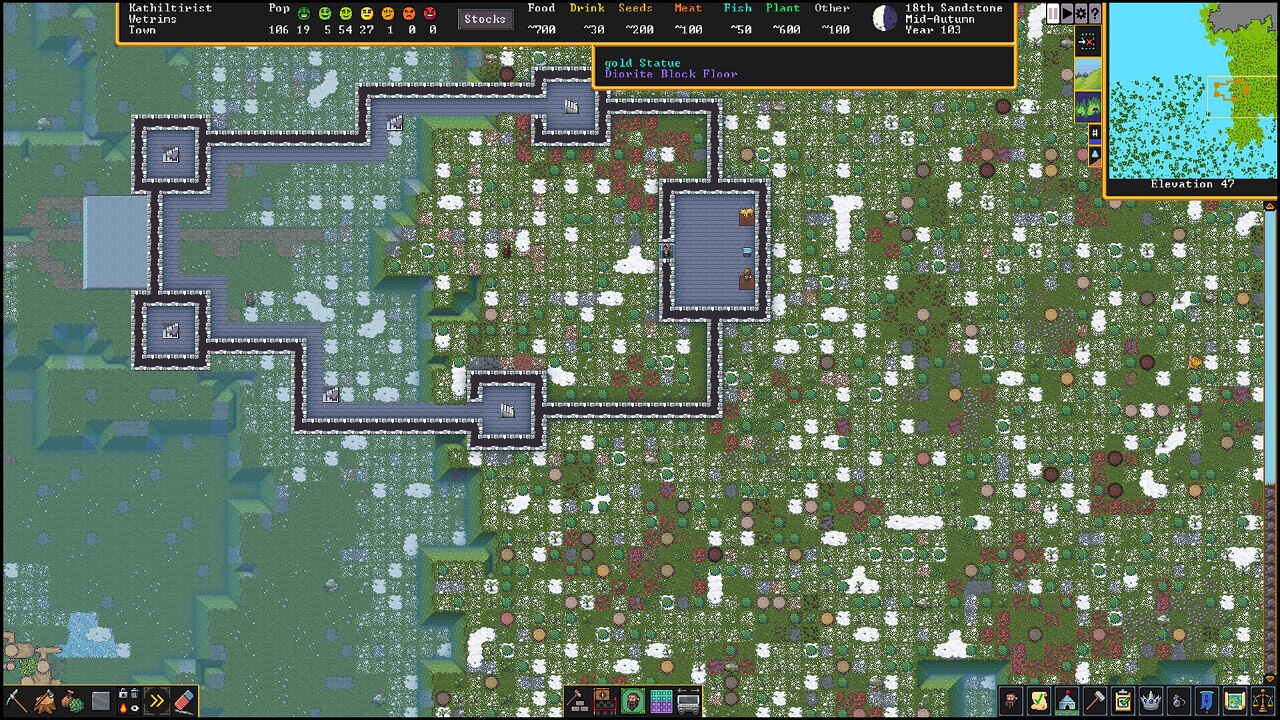This screenshot has height=720, width=1280.
Task: Open squads menu via blue banner icon
Action: click(x=1206, y=702)
